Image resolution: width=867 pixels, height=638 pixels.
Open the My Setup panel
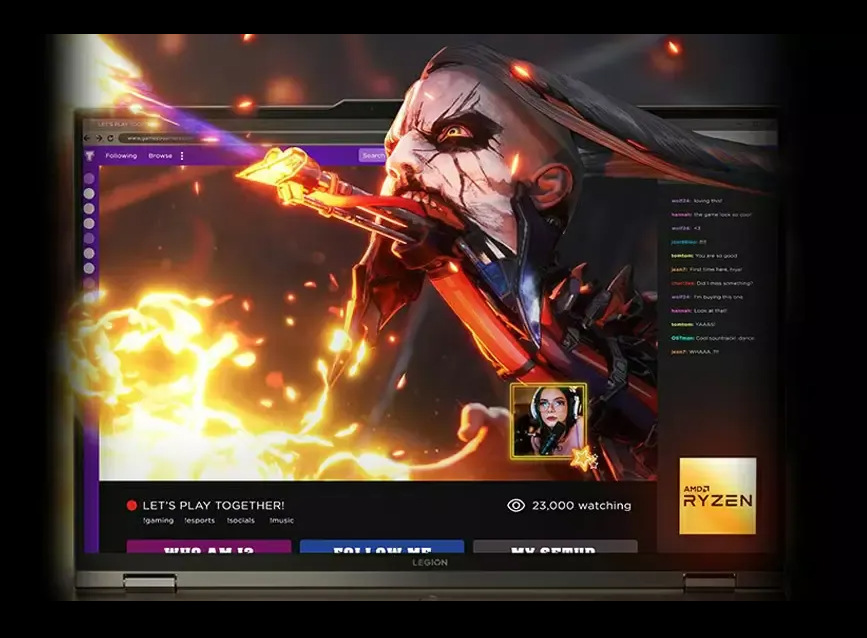click(555, 548)
